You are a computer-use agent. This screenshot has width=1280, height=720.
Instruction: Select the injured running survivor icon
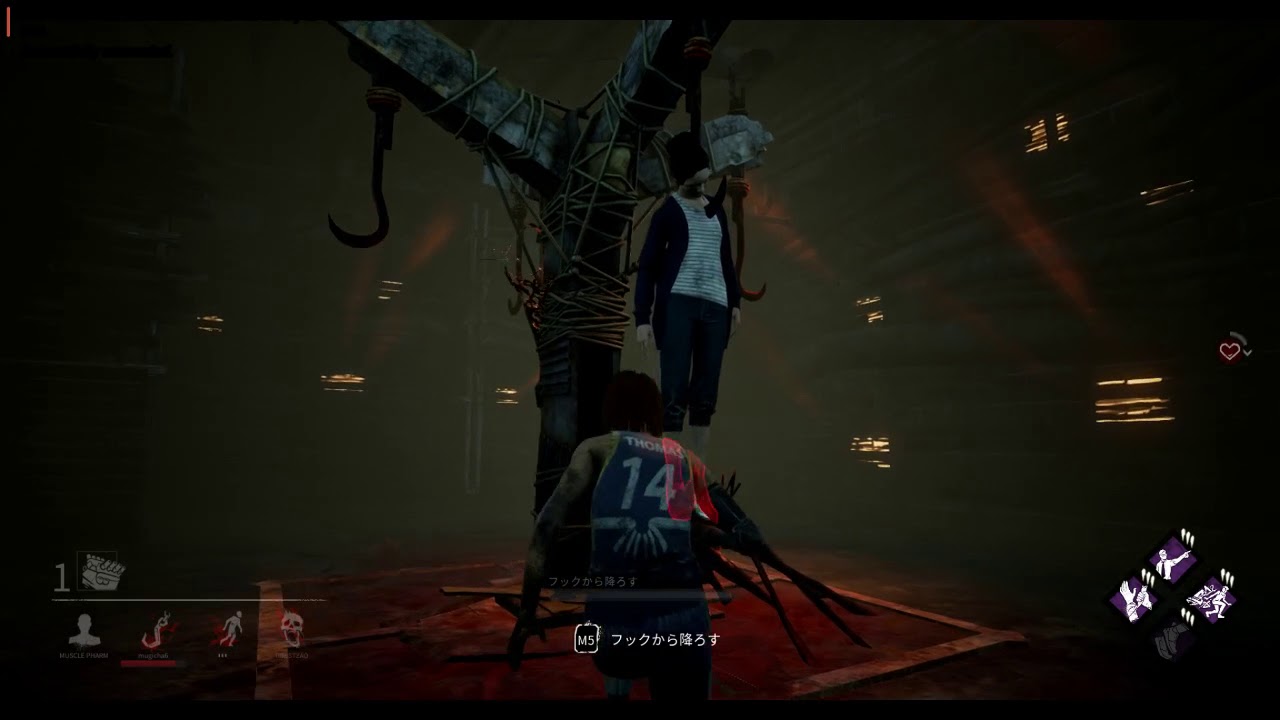[230, 629]
